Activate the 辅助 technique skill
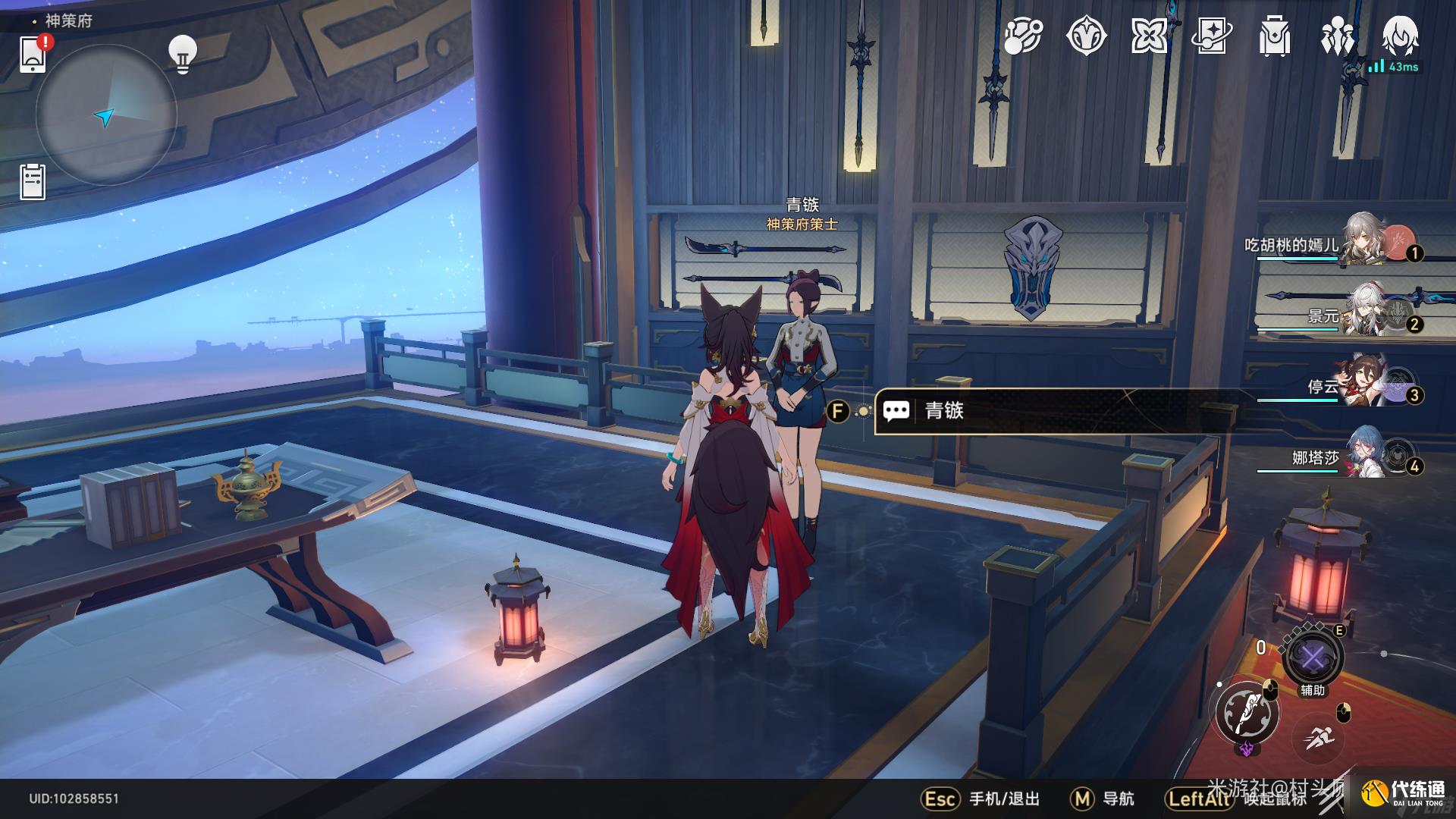This screenshot has width=1456, height=819. point(1313,657)
